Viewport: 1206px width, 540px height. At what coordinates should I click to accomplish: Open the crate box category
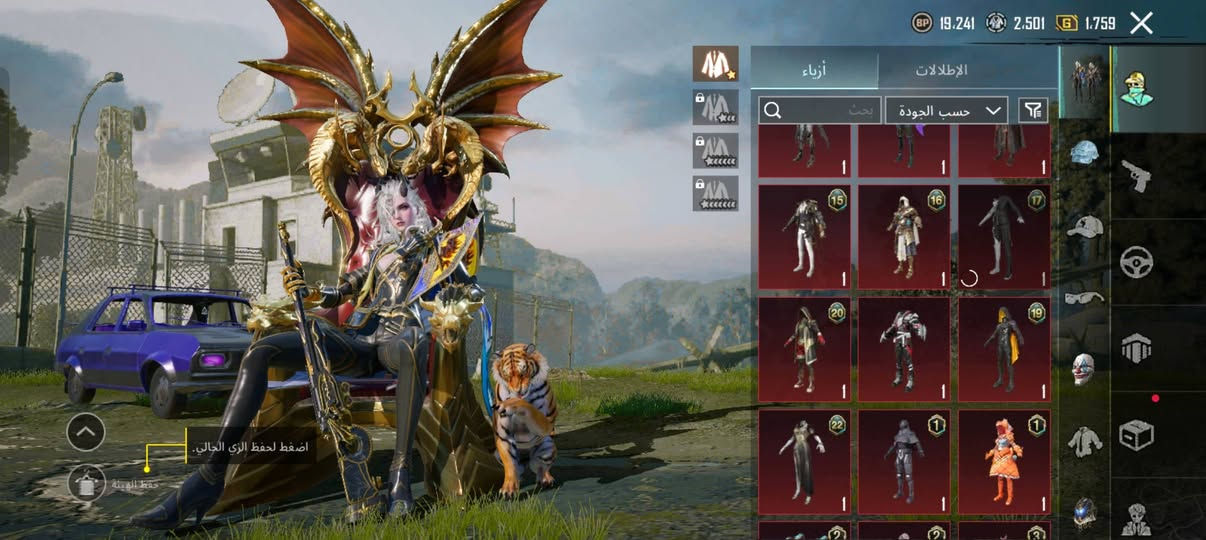[1136, 434]
